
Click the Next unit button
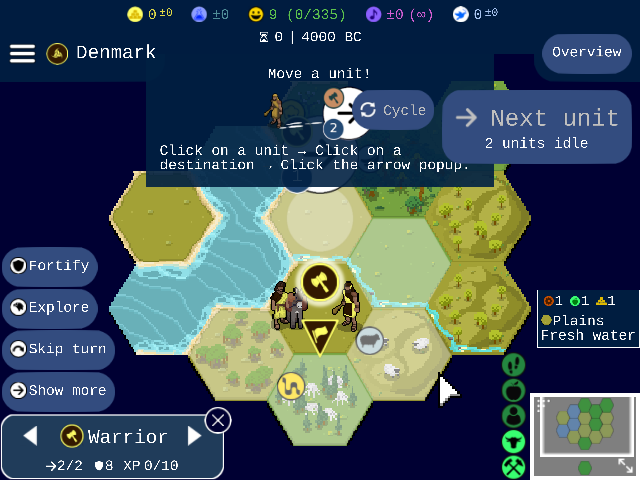point(537,127)
